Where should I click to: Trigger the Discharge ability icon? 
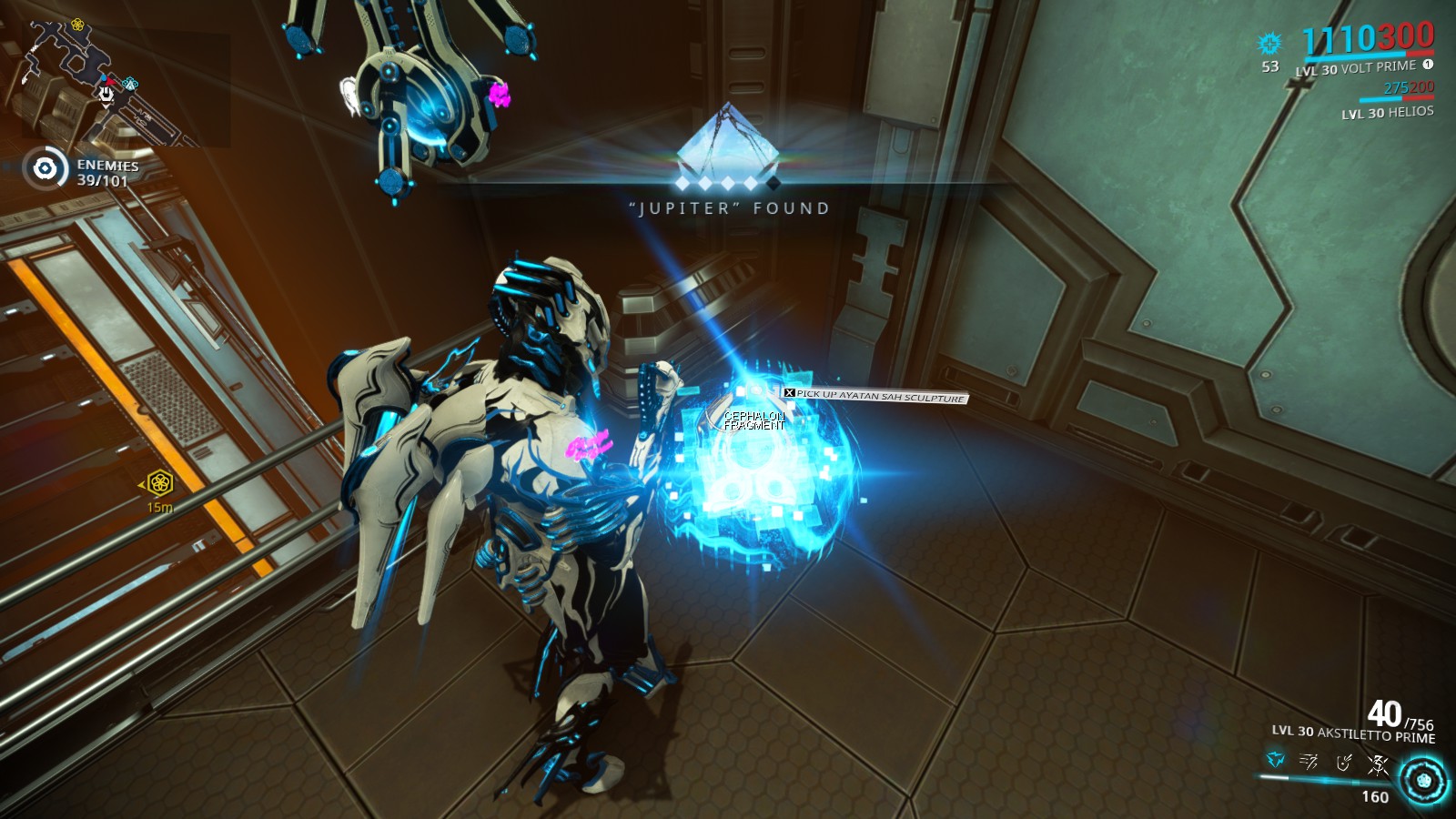click(1376, 762)
